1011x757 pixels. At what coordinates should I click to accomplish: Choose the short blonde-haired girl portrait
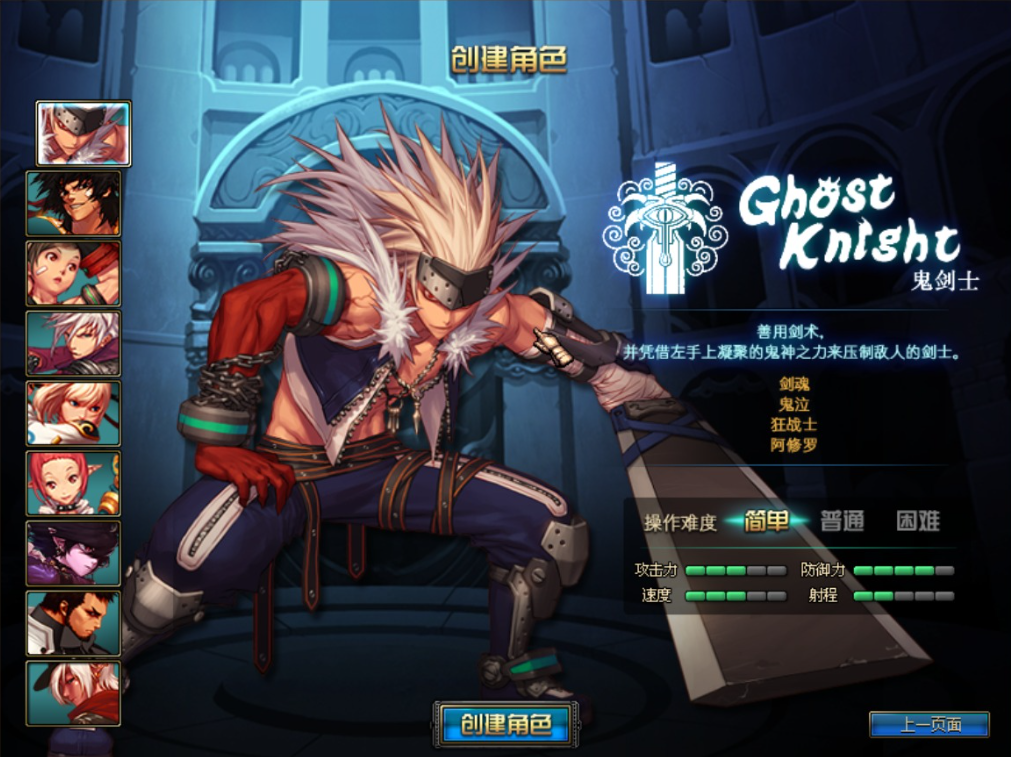(74, 413)
